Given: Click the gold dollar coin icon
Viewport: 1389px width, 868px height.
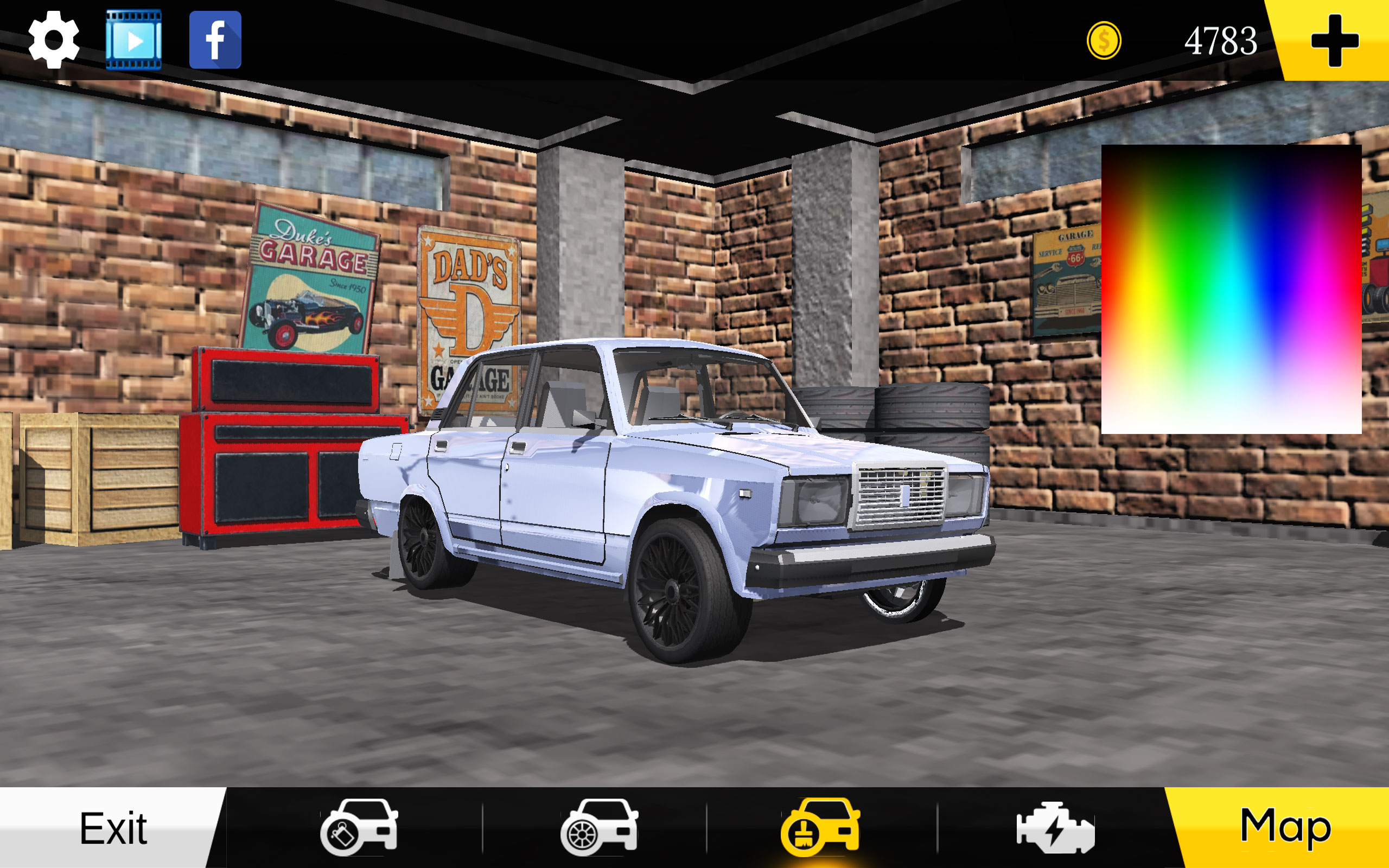Looking at the screenshot, I should tap(1104, 40).
